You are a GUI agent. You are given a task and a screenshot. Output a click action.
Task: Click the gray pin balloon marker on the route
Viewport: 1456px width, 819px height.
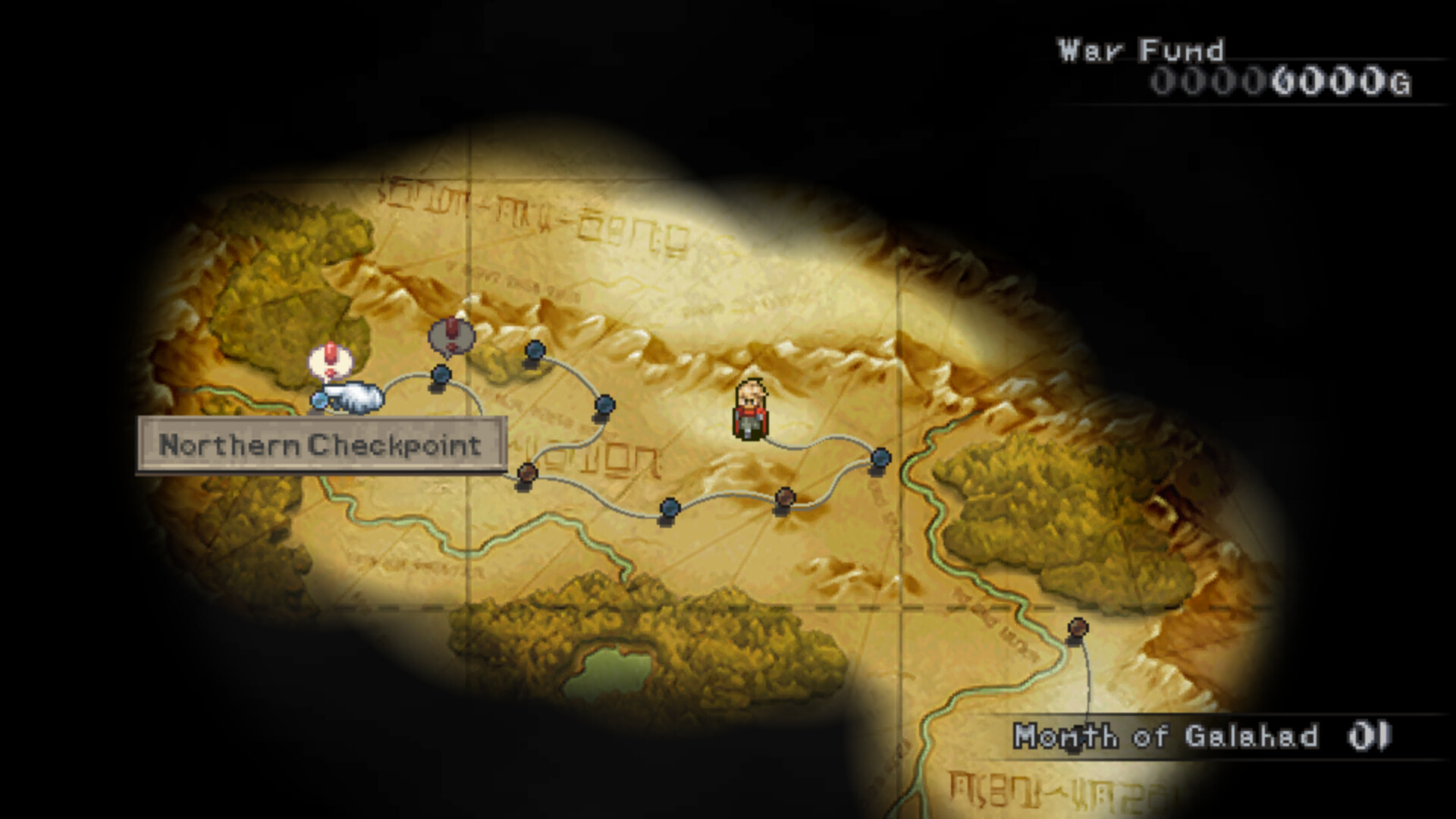click(450, 334)
